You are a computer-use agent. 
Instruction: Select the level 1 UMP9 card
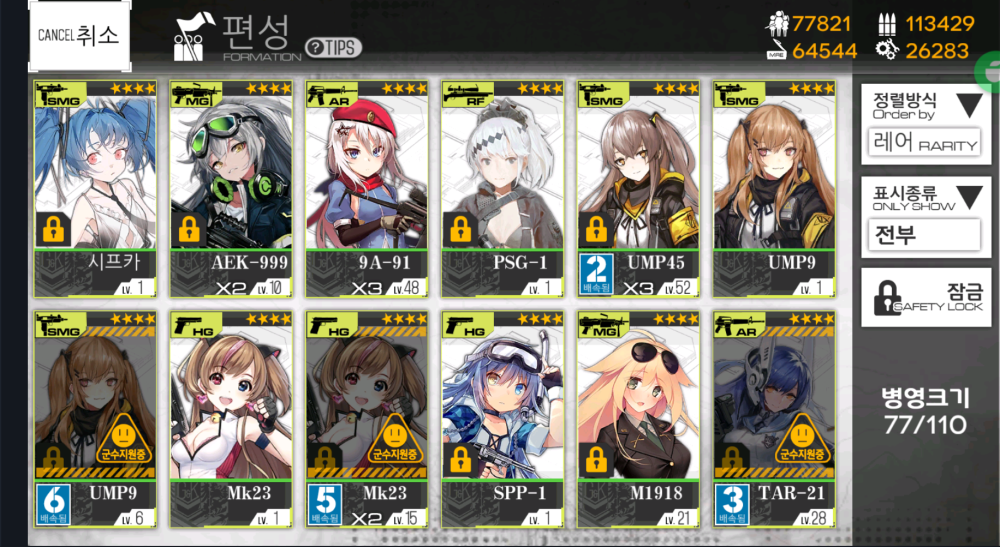point(774,189)
